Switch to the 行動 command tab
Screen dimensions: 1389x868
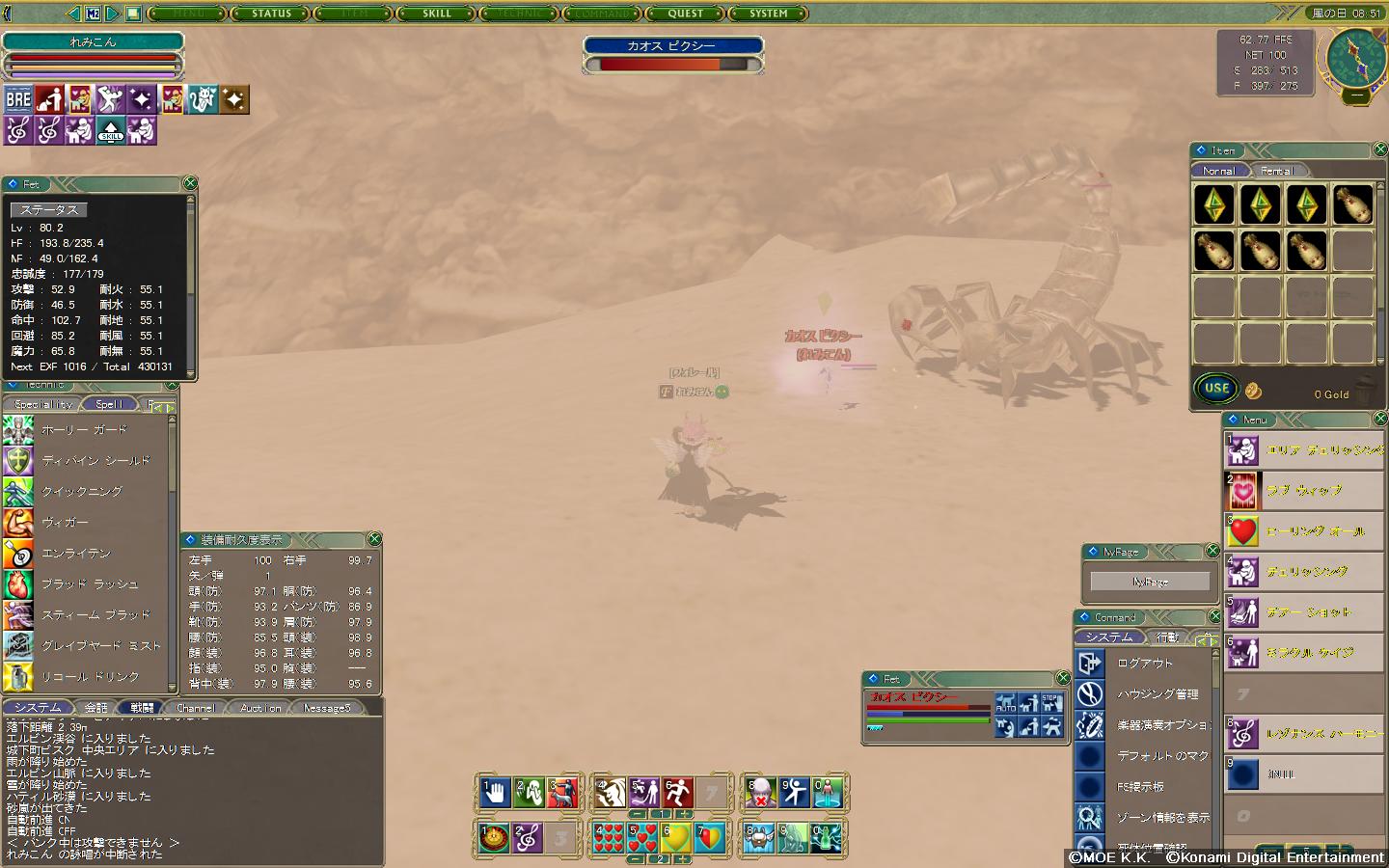pos(1167,637)
